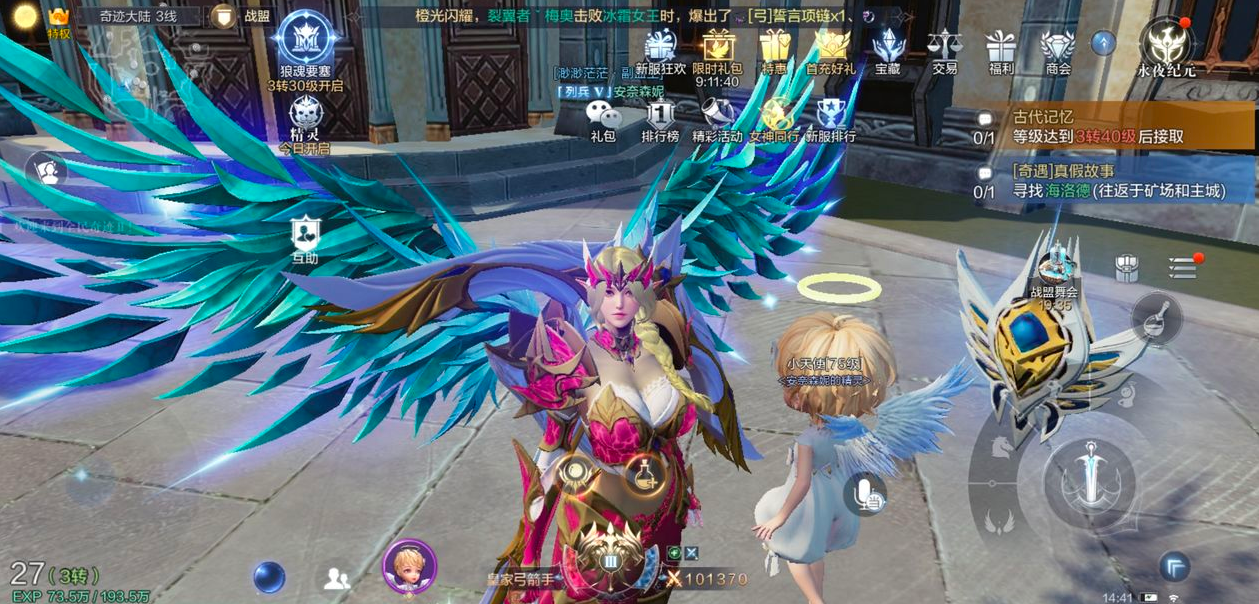Show the 排行榜 leaderboard

pyautogui.click(x=660, y=120)
